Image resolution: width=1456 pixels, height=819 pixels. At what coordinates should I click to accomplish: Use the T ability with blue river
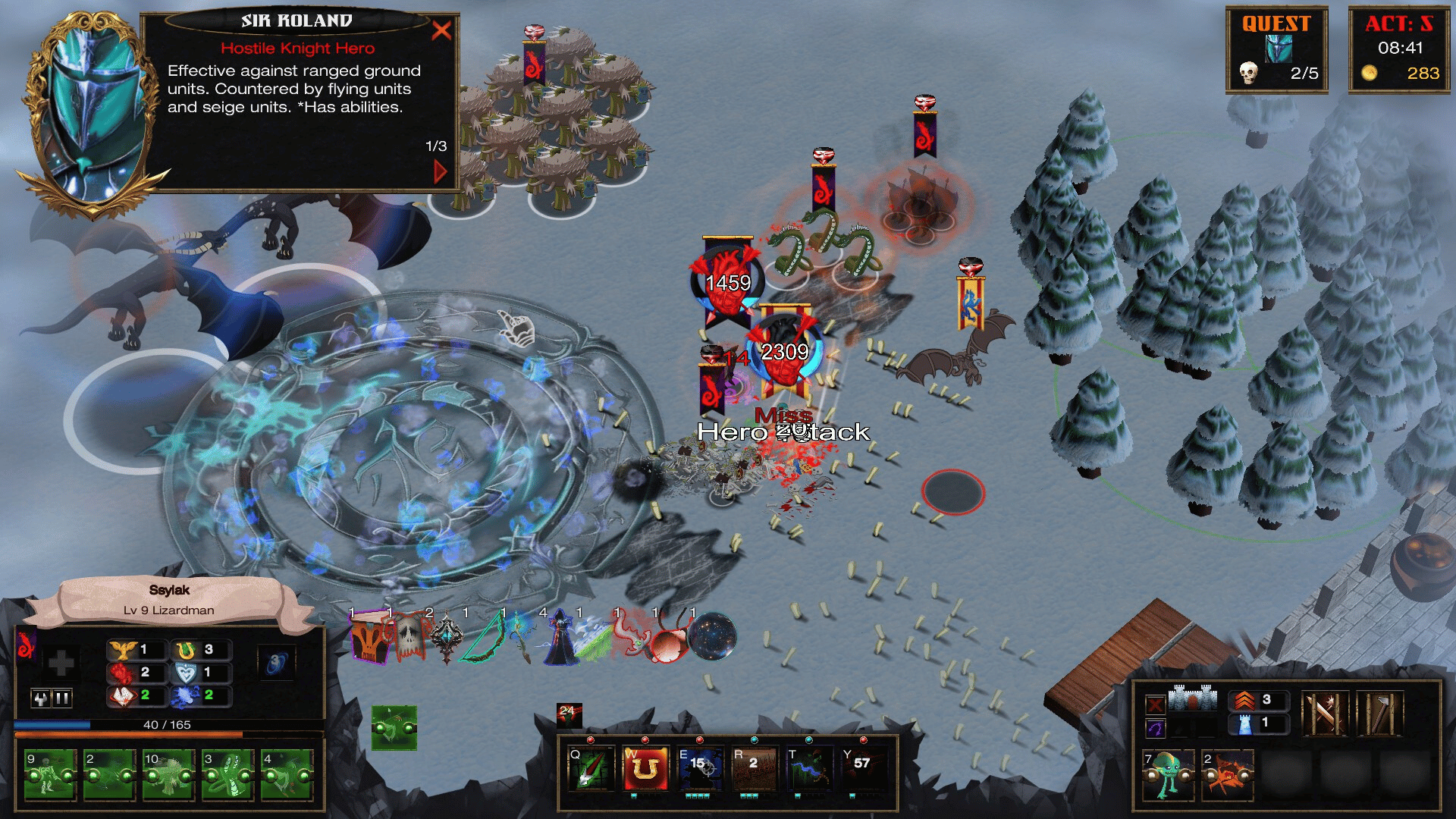tap(808, 768)
